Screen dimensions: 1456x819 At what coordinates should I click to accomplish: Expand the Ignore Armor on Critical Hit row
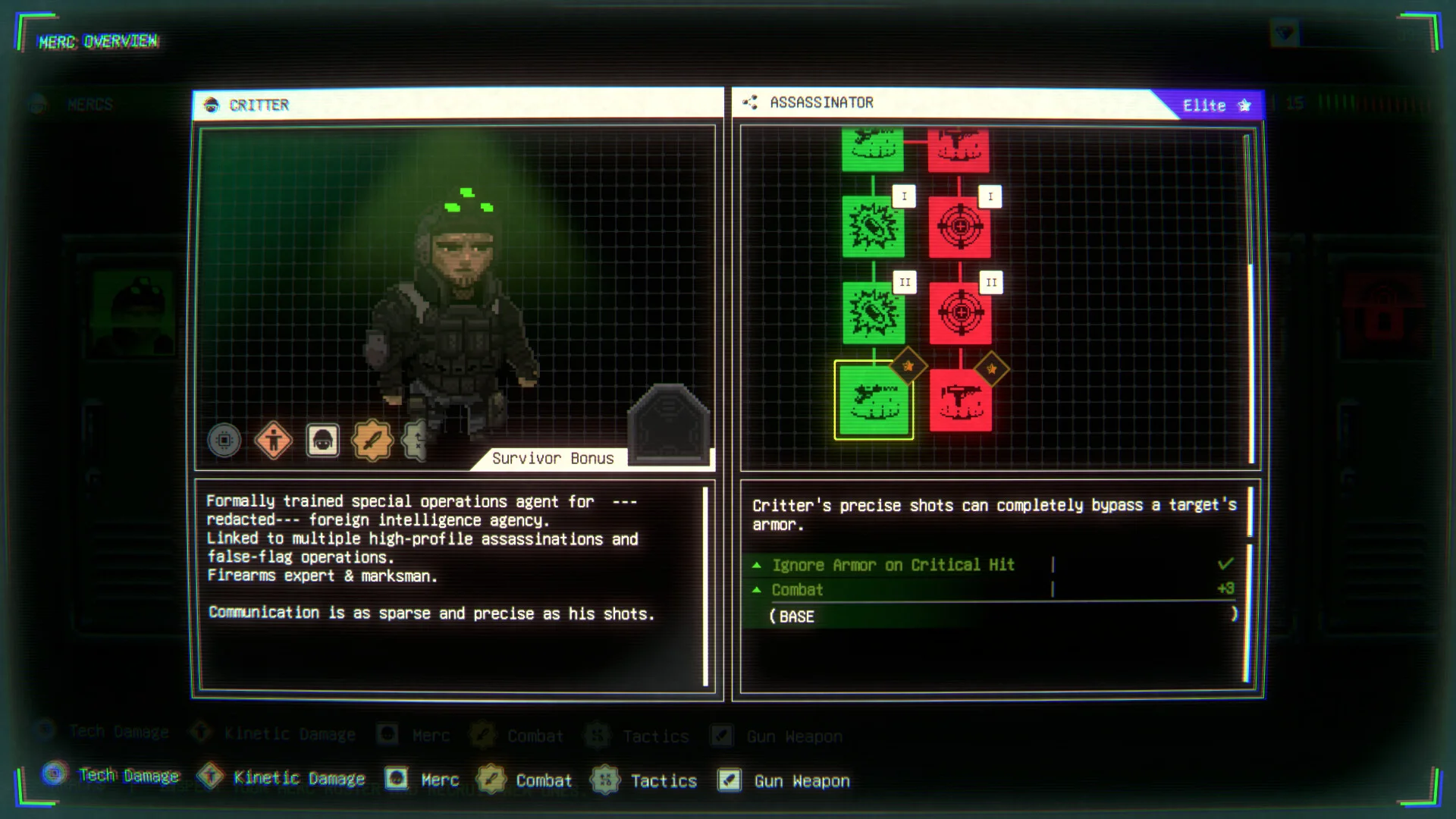[893, 565]
